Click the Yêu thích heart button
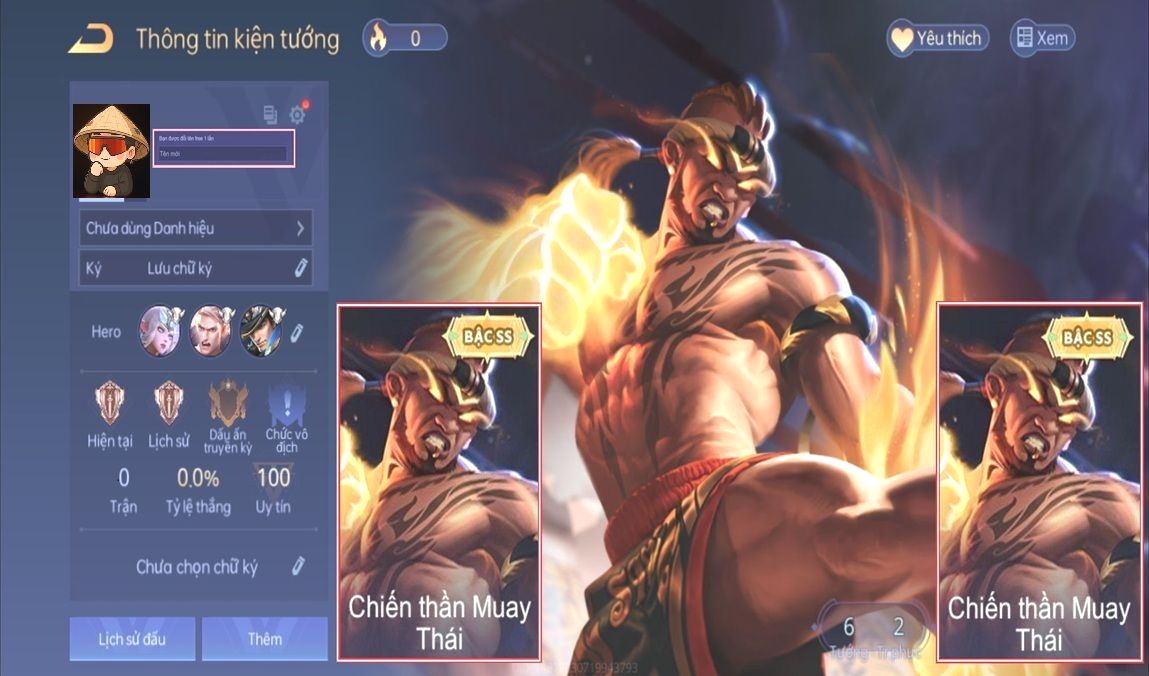This screenshot has height=676, width=1149. (937, 39)
